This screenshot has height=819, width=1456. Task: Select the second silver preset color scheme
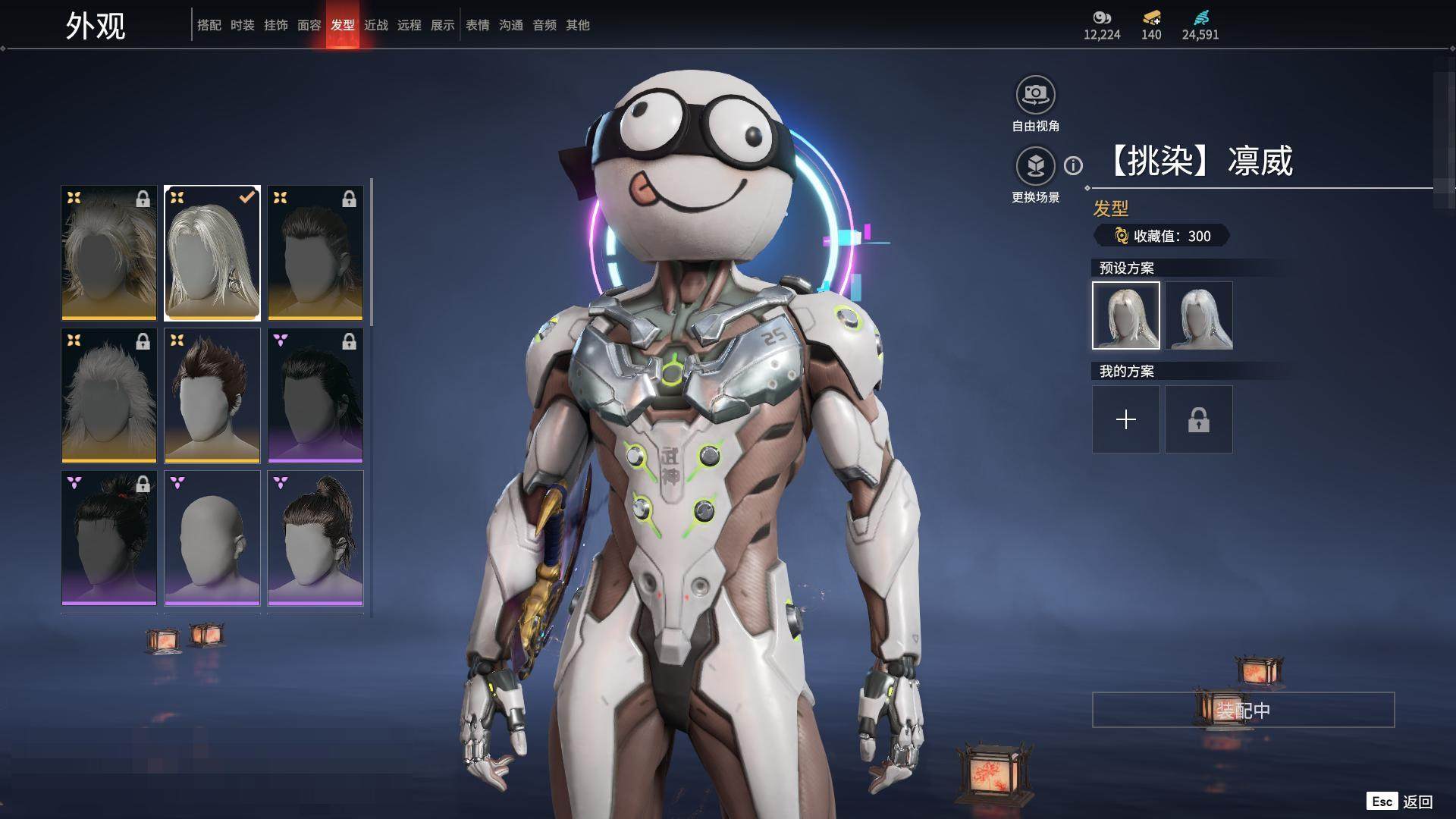(1199, 315)
